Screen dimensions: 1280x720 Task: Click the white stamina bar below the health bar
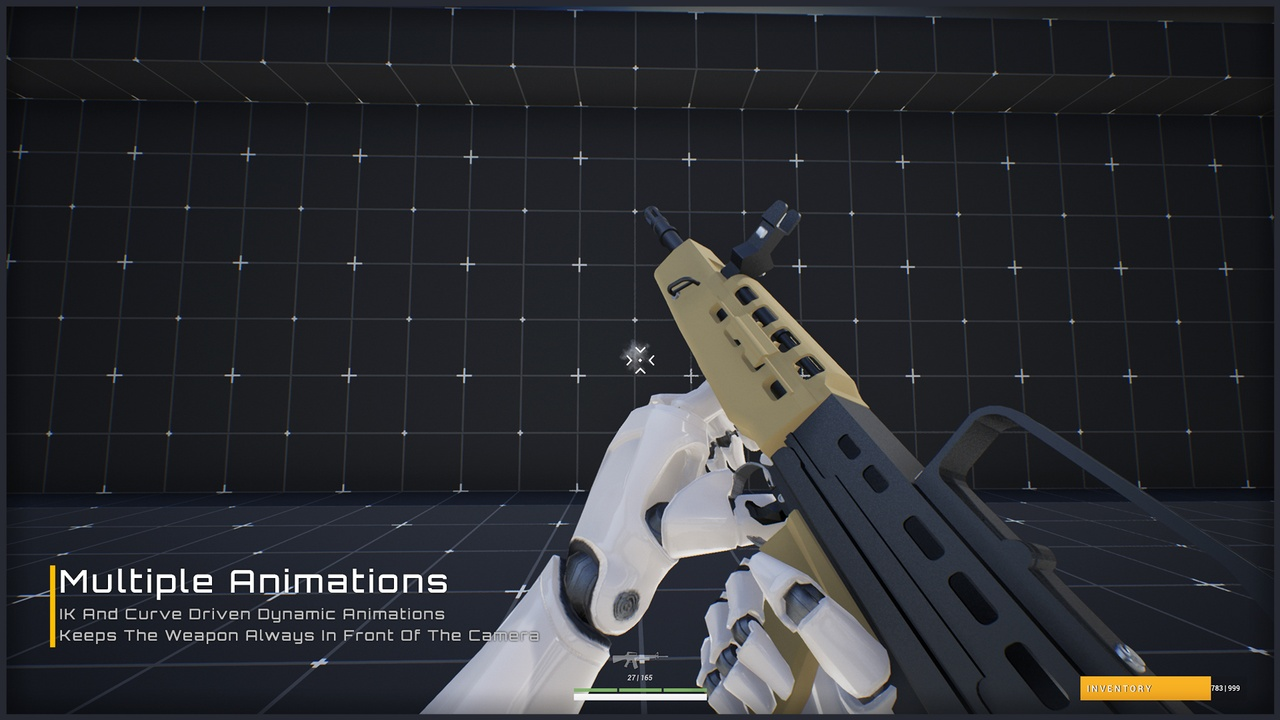tap(640, 696)
